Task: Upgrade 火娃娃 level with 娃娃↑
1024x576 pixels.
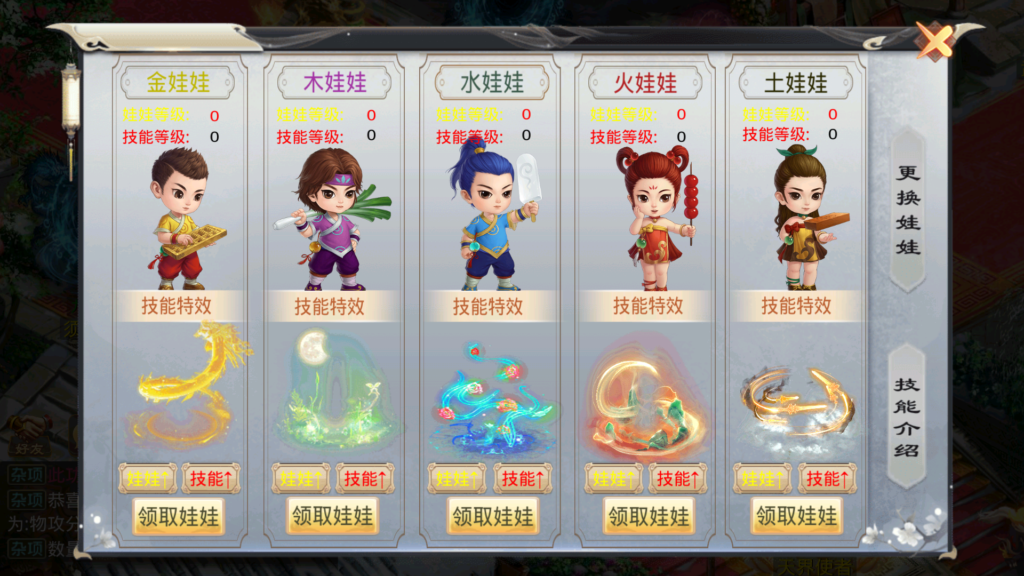Action: (614, 479)
